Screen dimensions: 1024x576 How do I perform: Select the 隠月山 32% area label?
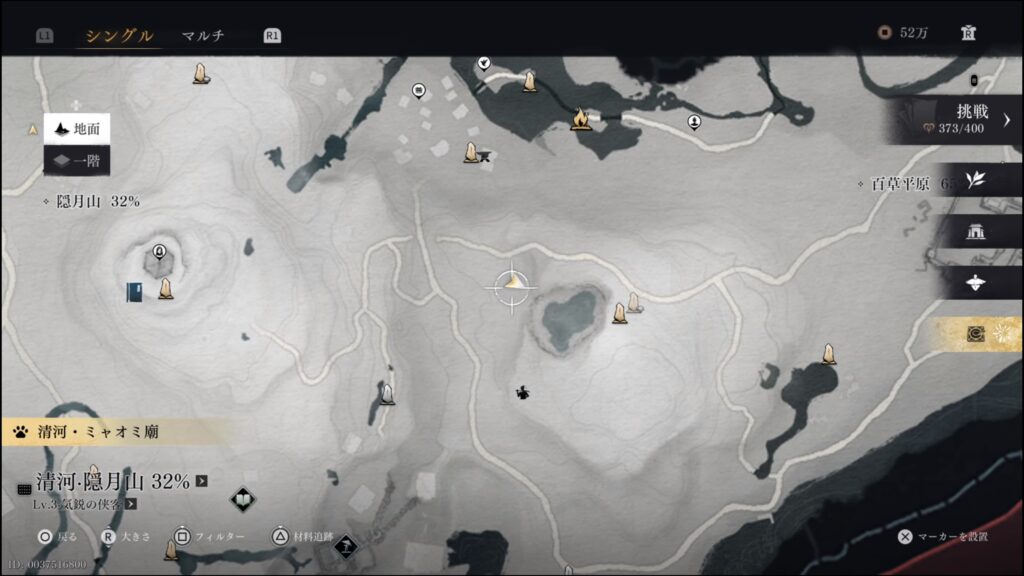pyautogui.click(x=96, y=201)
